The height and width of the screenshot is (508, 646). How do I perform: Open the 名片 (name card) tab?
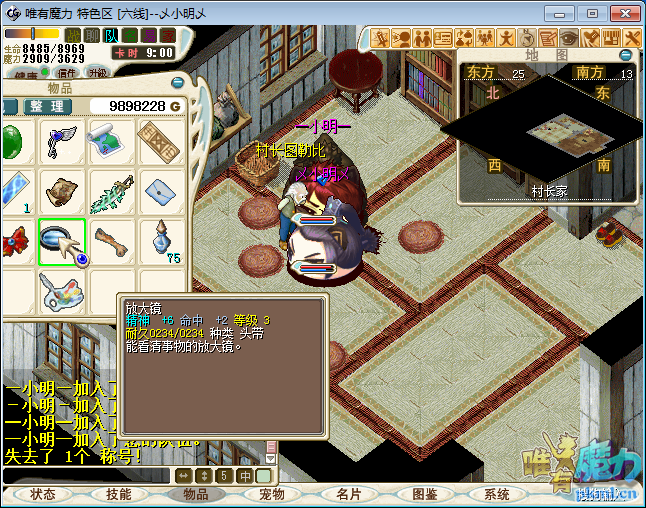coord(348,494)
